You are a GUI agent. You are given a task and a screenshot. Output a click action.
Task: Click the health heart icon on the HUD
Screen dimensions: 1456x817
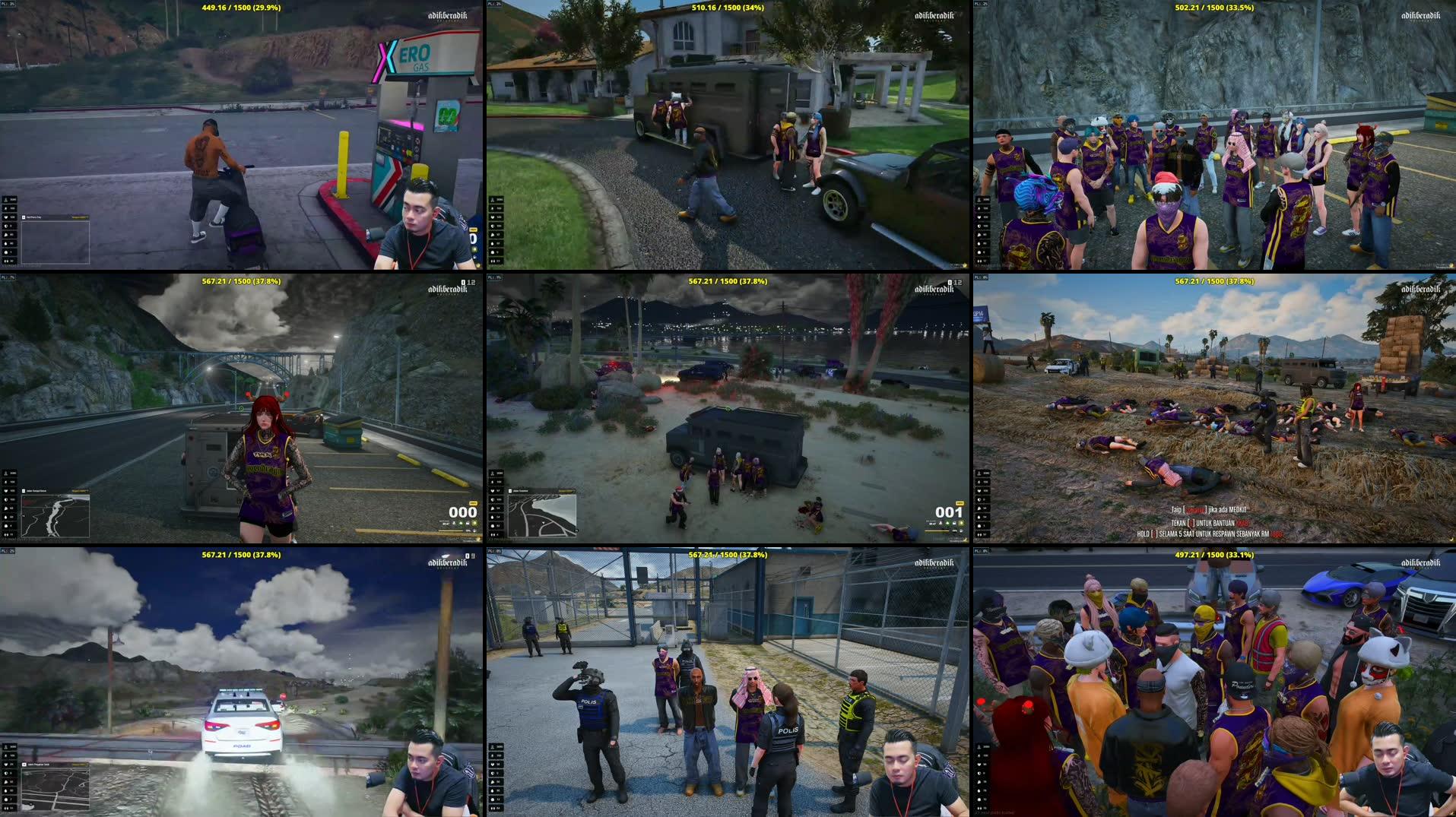coord(6,217)
